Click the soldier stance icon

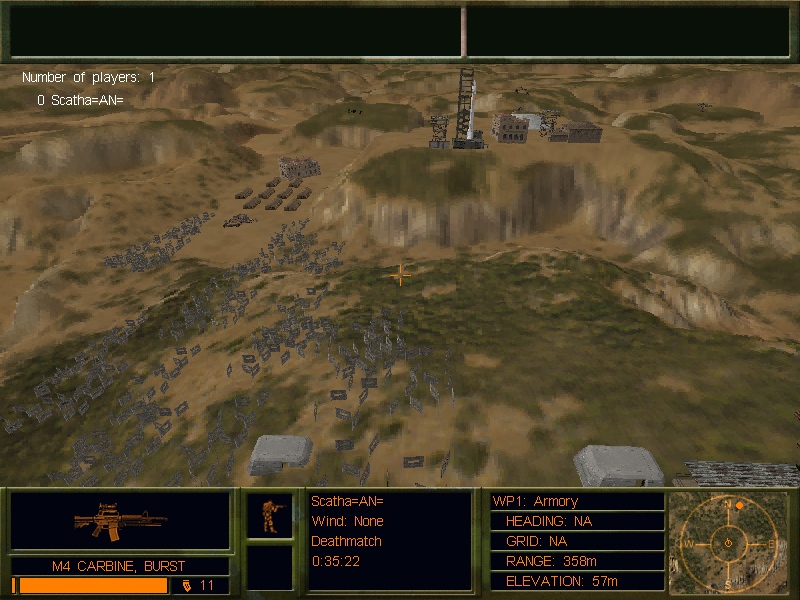tap(270, 516)
